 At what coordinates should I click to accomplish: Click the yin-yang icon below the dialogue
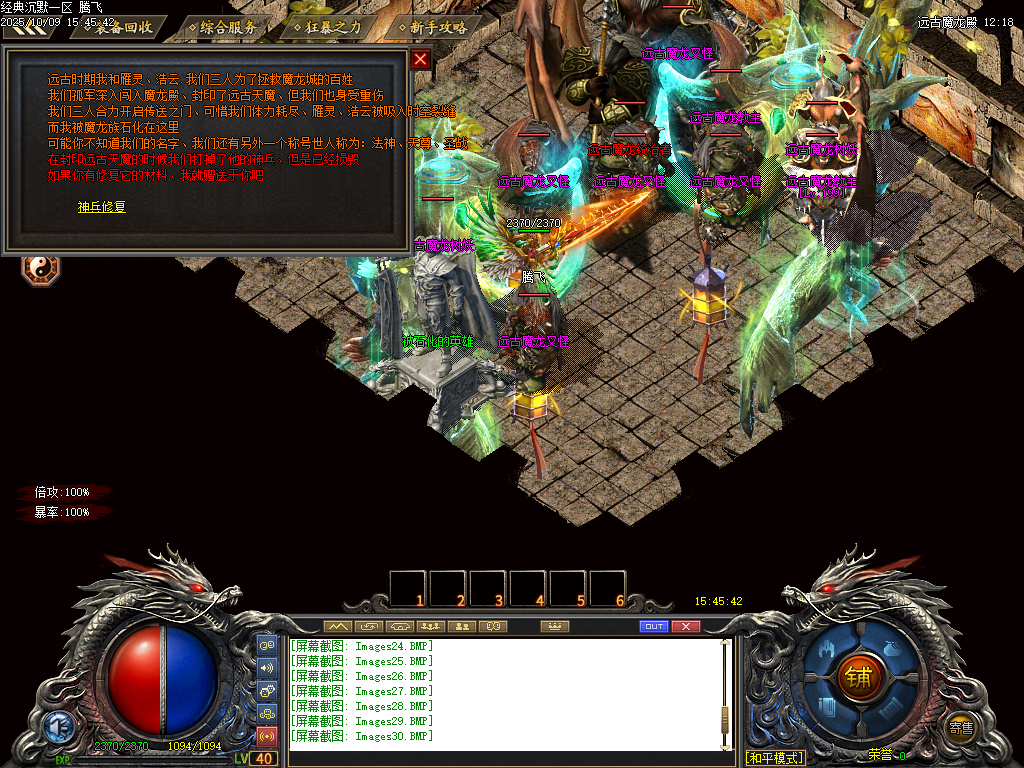tap(41, 267)
